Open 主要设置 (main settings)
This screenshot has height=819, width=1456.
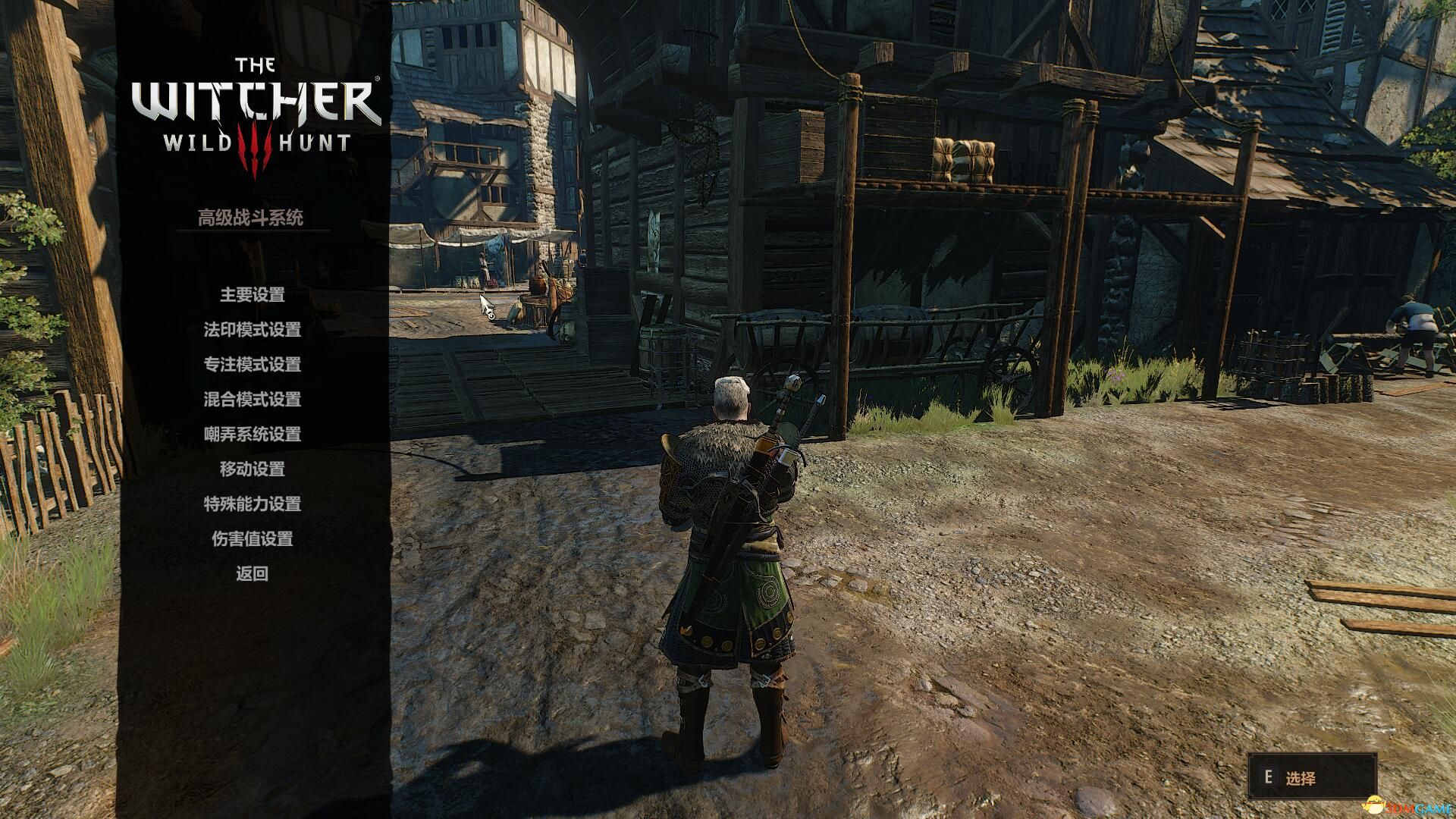coord(252,295)
